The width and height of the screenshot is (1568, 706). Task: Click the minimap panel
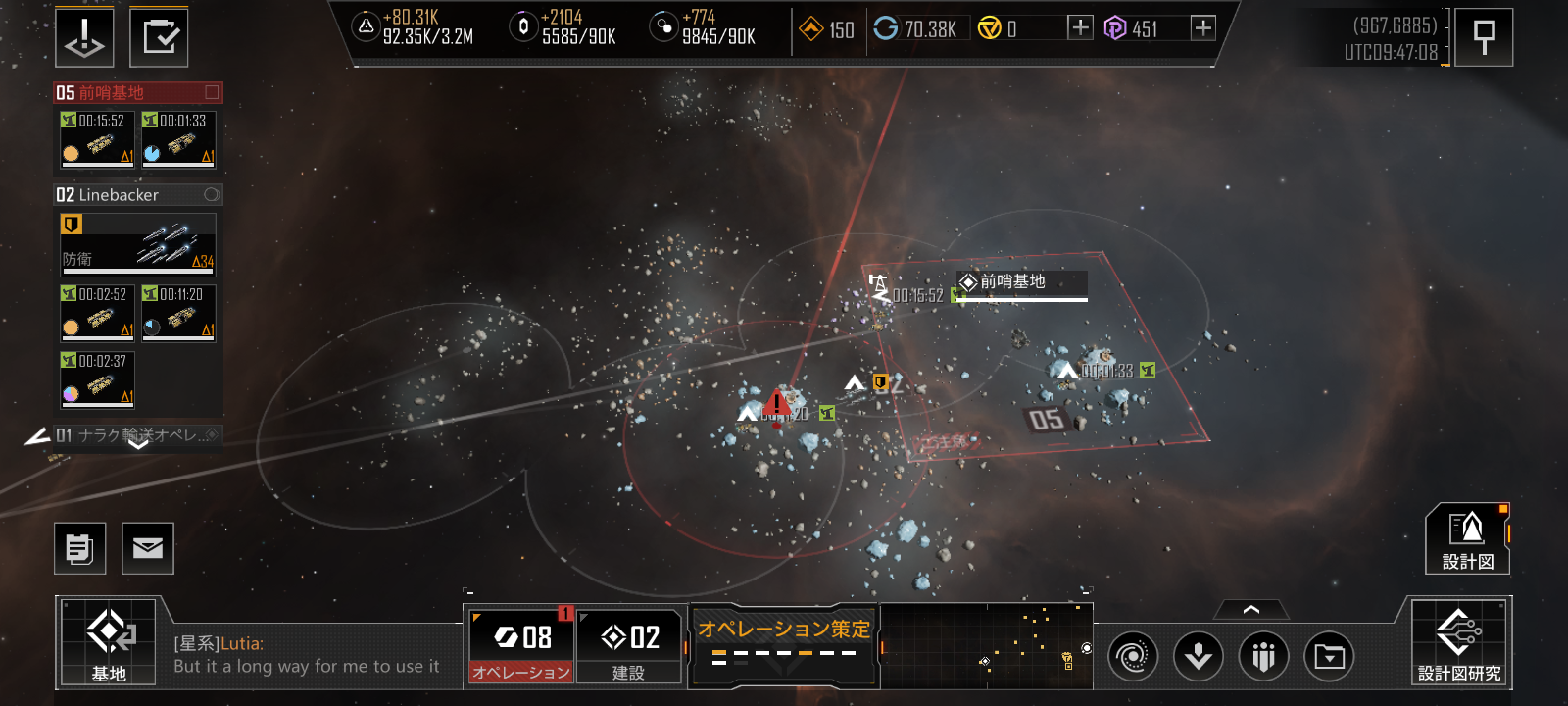point(986,644)
